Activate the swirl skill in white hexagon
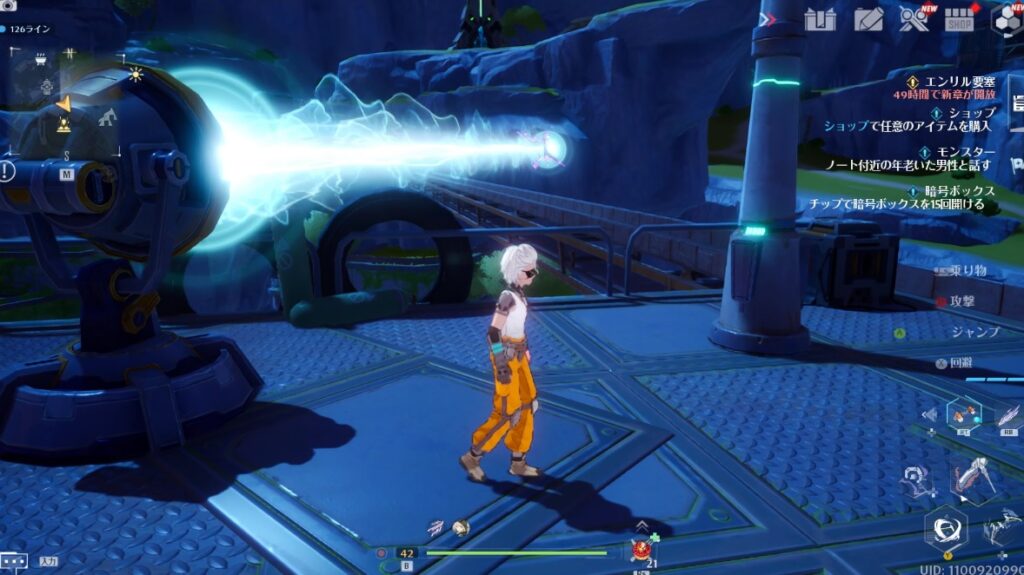The width and height of the screenshot is (1024, 575). point(944,525)
